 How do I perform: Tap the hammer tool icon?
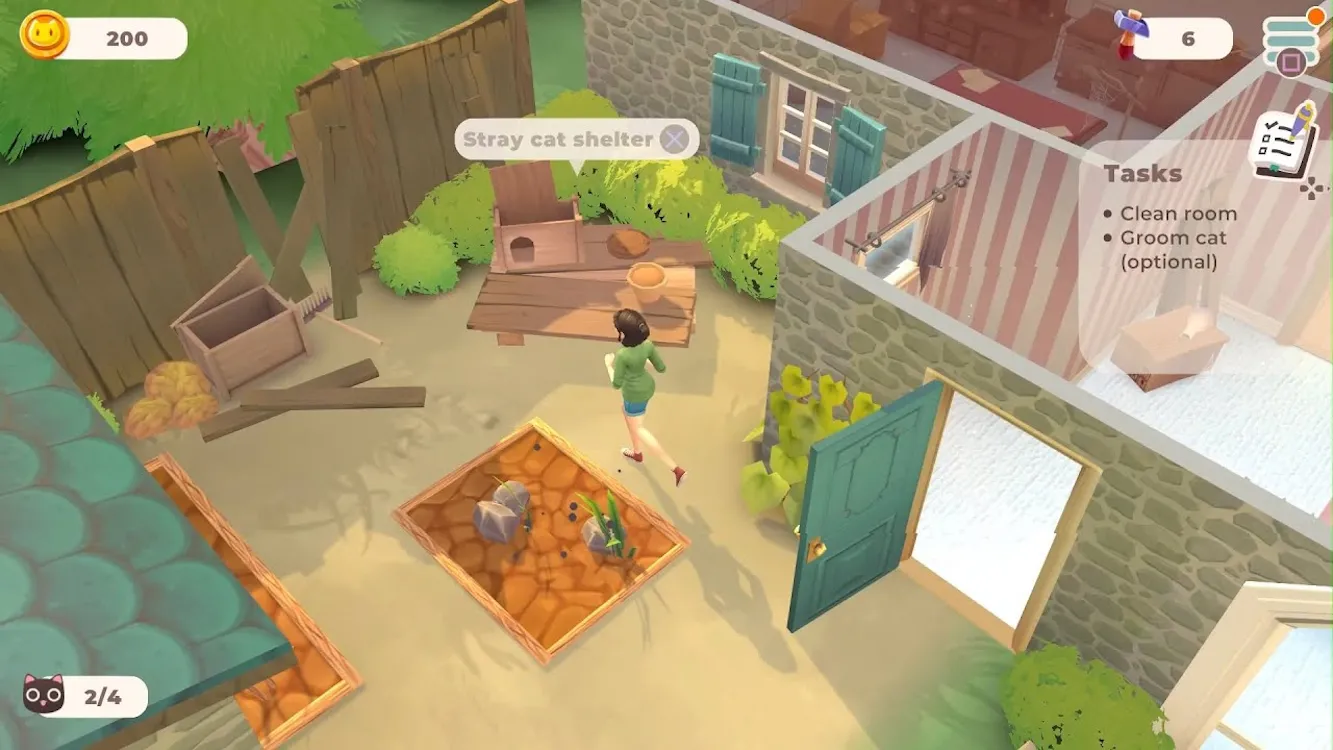(1129, 35)
